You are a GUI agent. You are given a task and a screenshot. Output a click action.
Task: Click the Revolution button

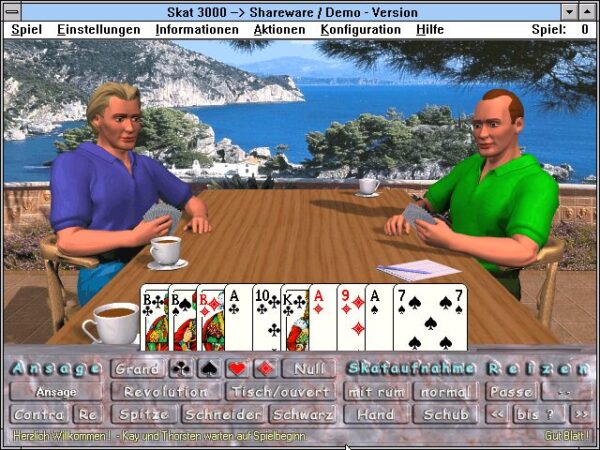click(x=166, y=391)
